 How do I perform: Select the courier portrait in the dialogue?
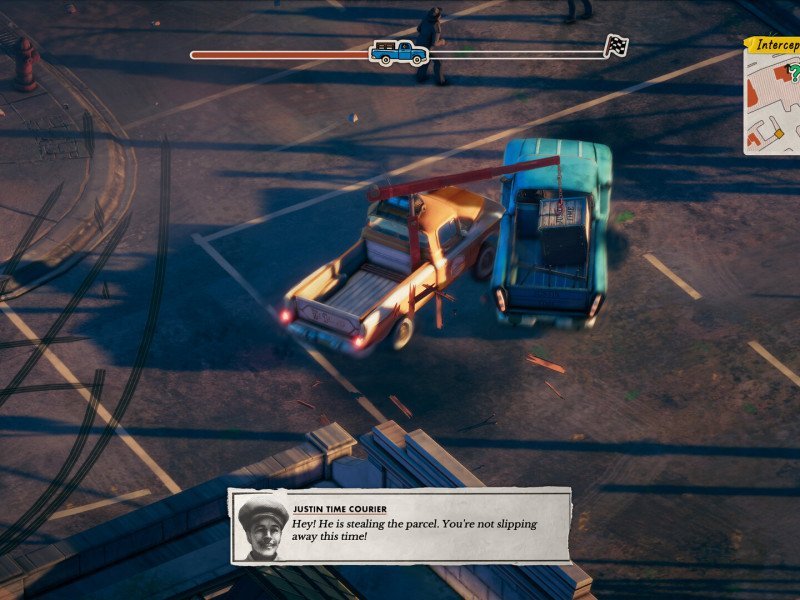click(x=263, y=528)
